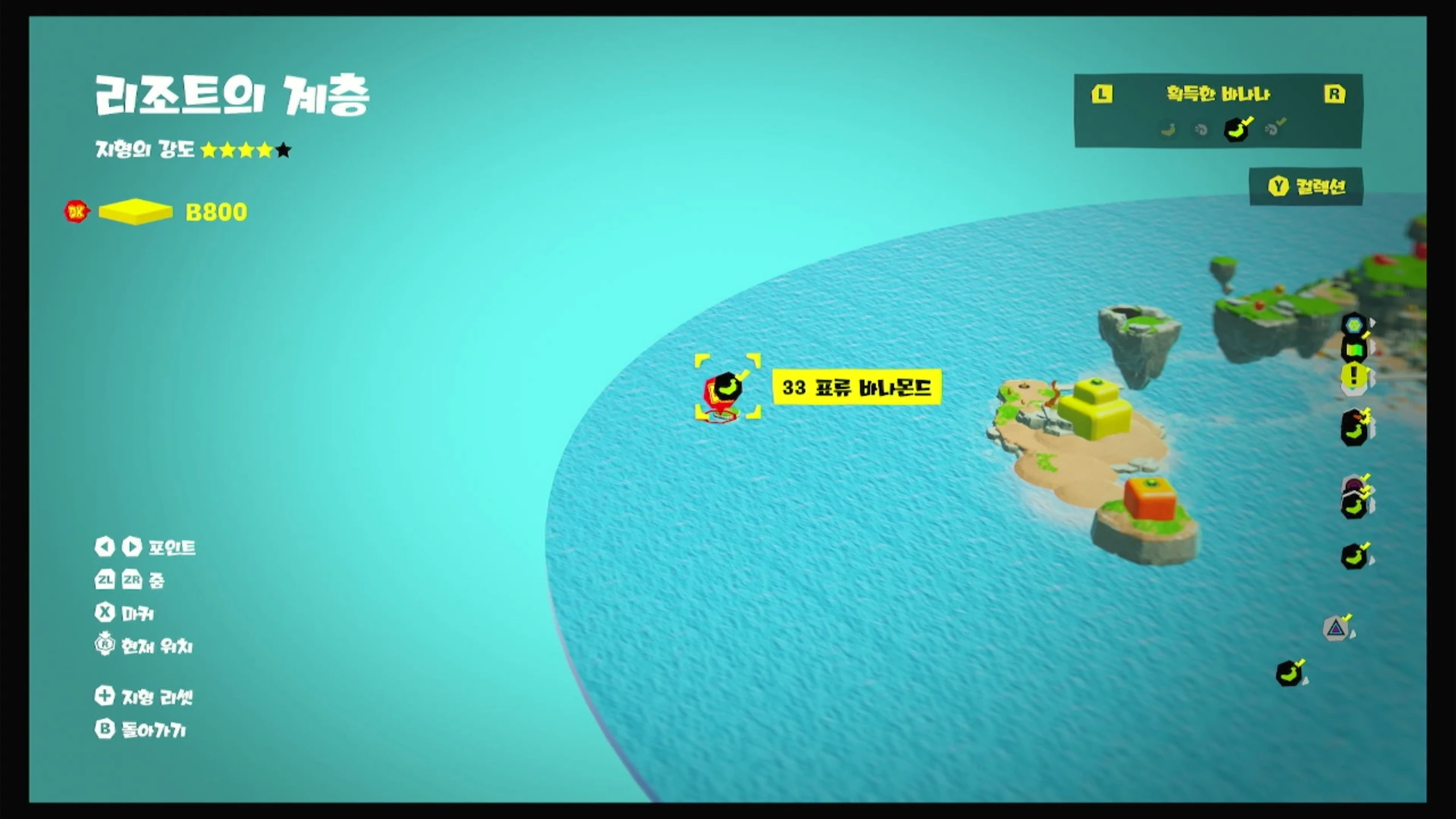
Task: Click the blue hexagon map marker
Action: tap(1354, 325)
